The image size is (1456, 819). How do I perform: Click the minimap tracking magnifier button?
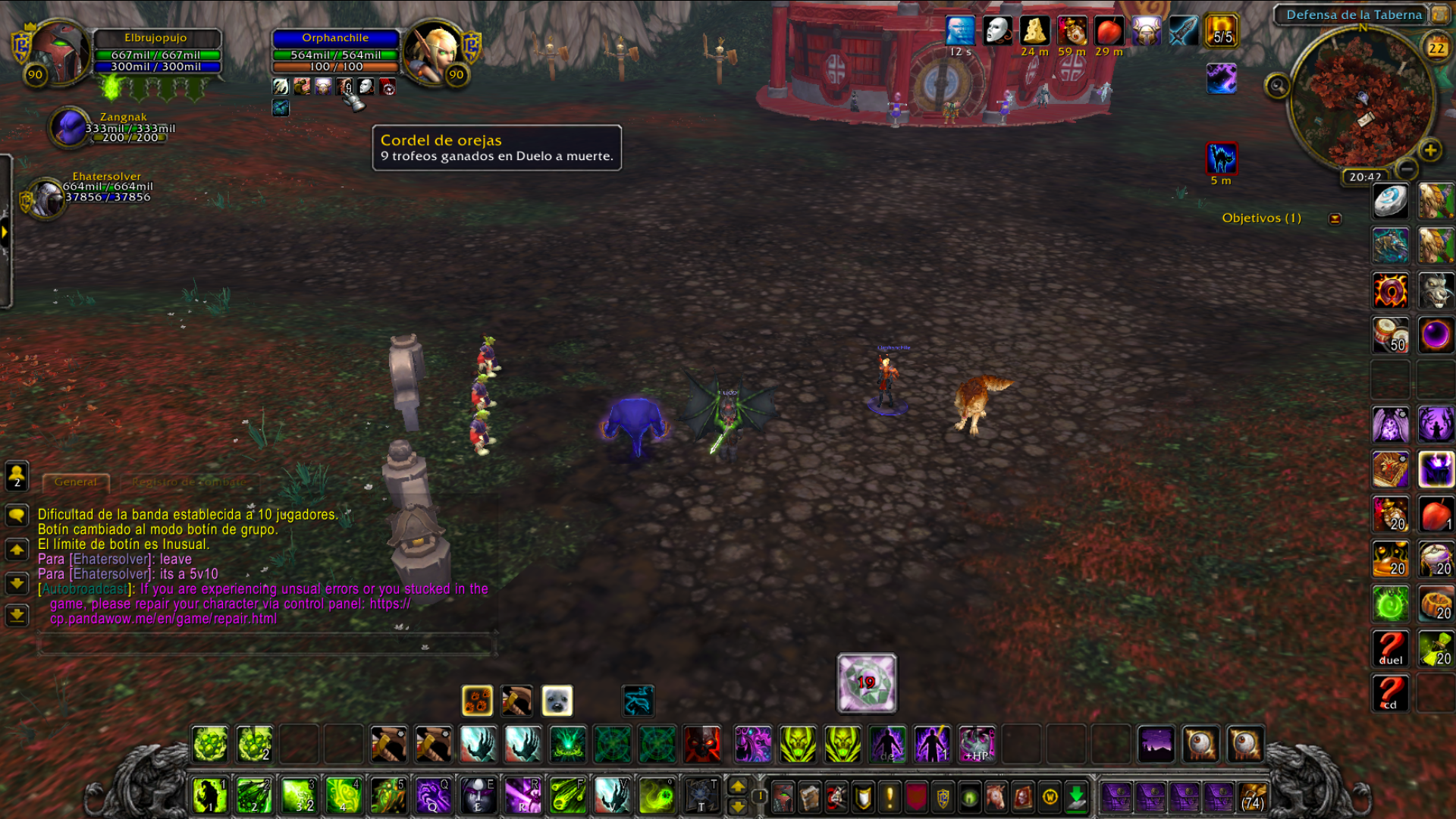pyautogui.click(x=1277, y=86)
